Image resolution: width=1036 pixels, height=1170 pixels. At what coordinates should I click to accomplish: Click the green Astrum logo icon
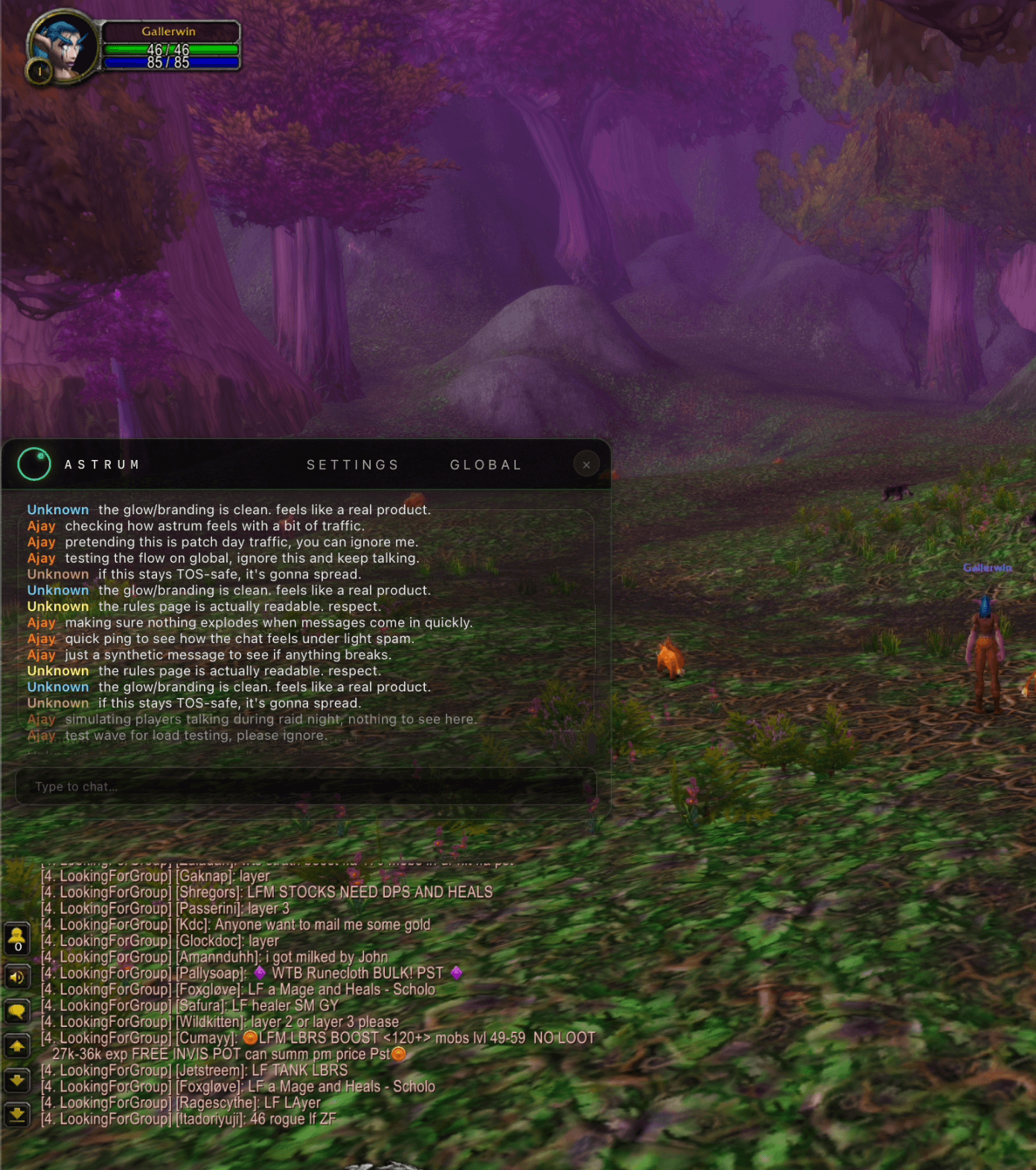[x=33, y=463]
